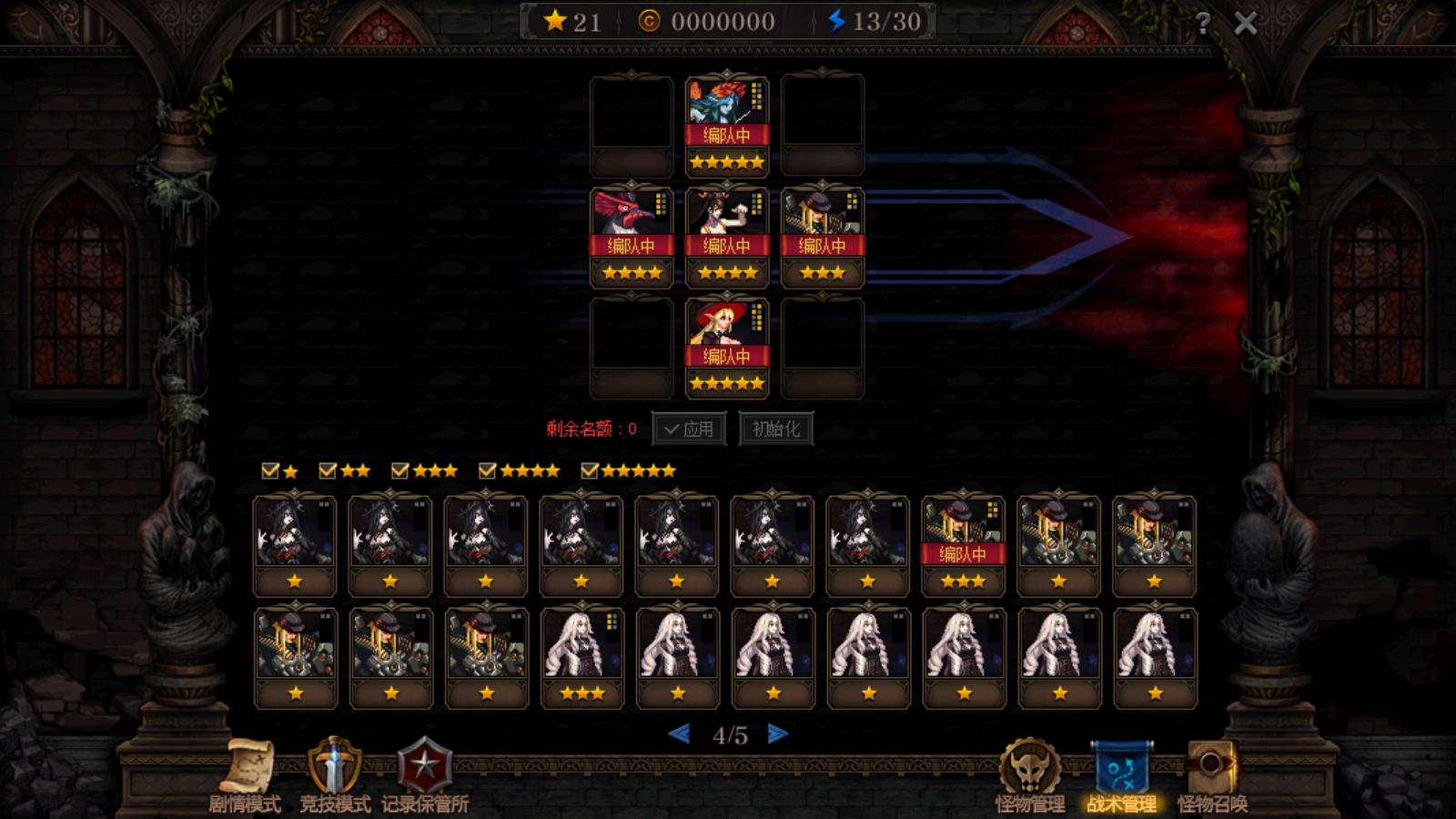The height and width of the screenshot is (819, 1456).
Task: Open the question mark help
Action: (1203, 23)
